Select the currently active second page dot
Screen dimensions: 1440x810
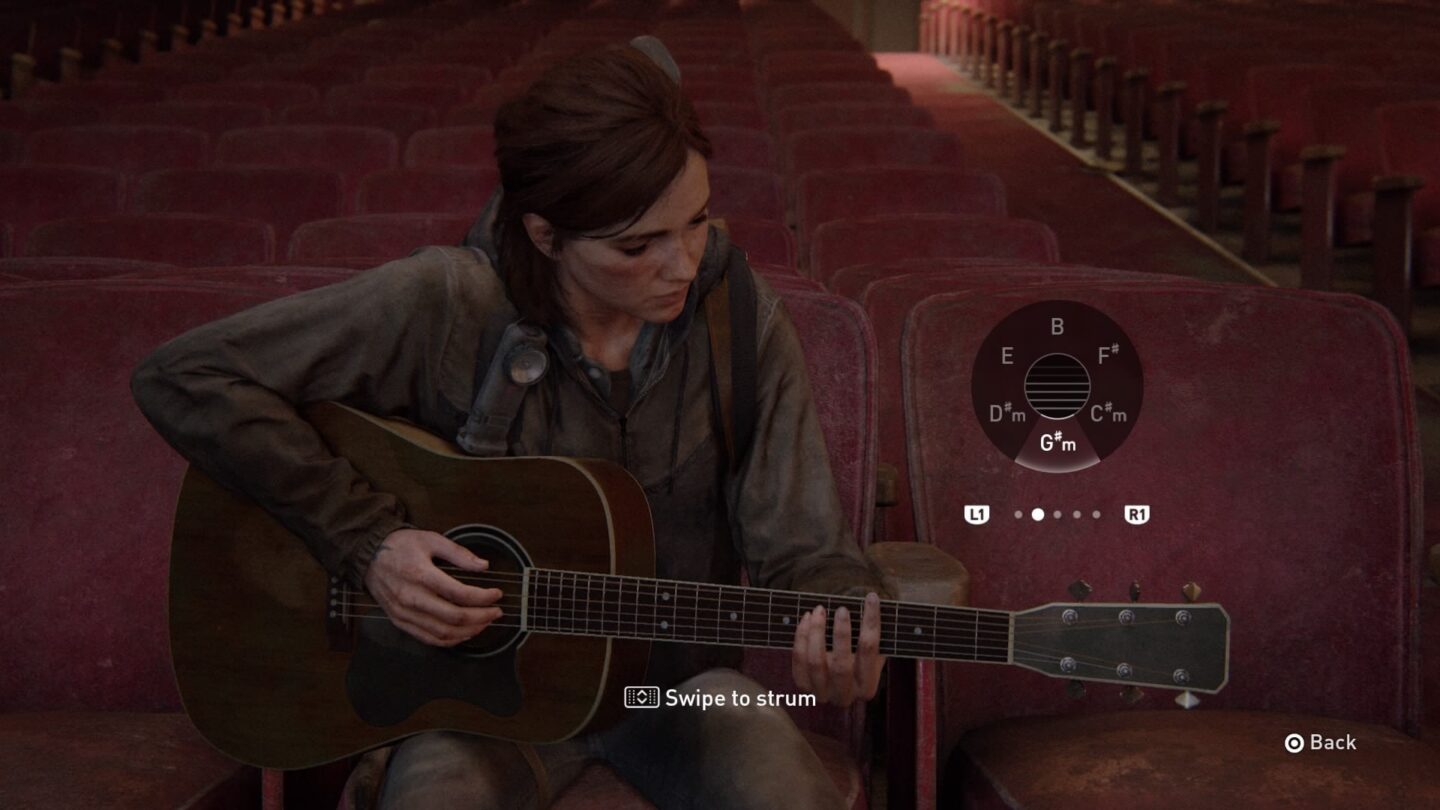(1038, 513)
